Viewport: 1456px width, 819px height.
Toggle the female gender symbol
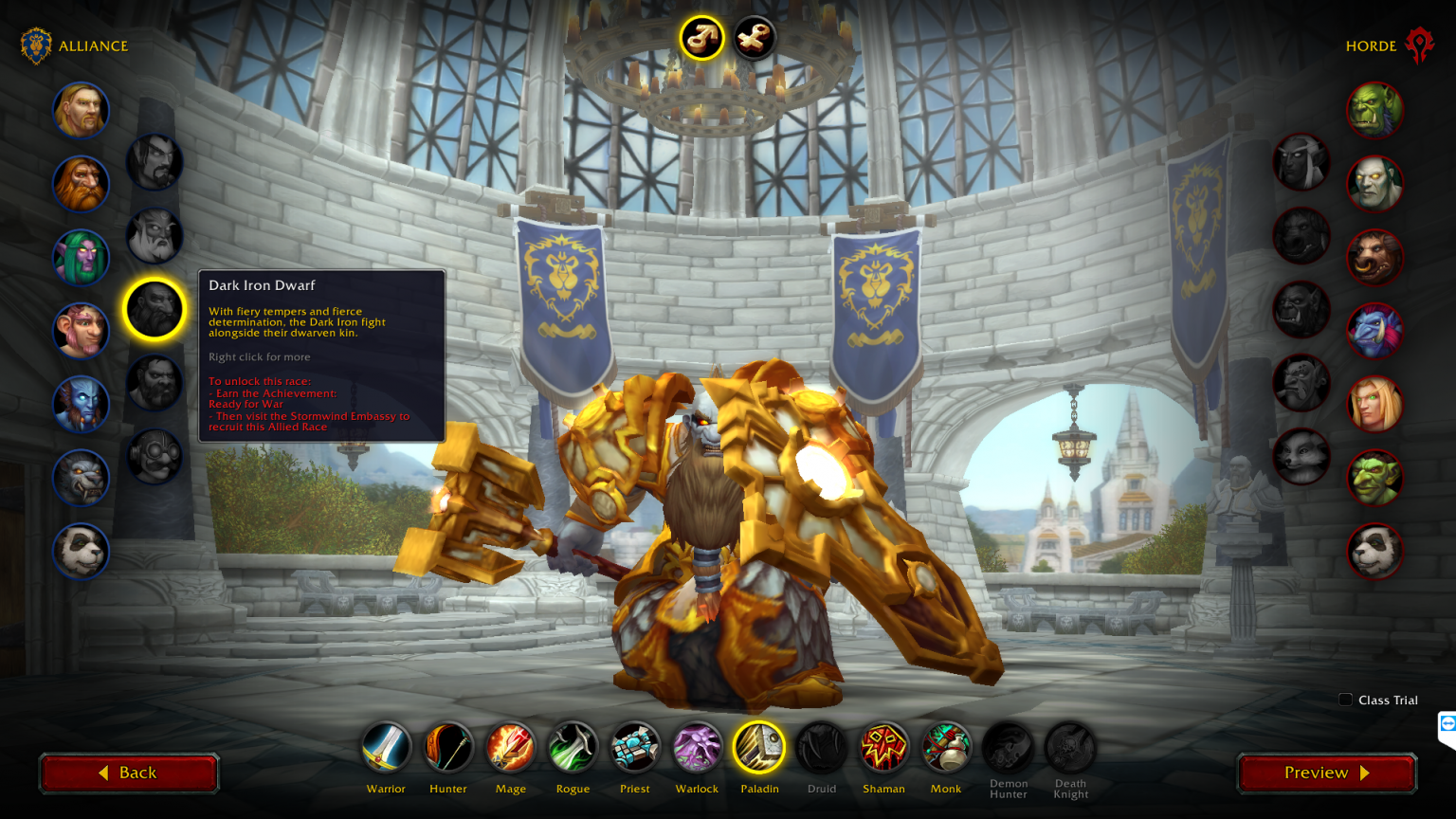tap(754, 38)
